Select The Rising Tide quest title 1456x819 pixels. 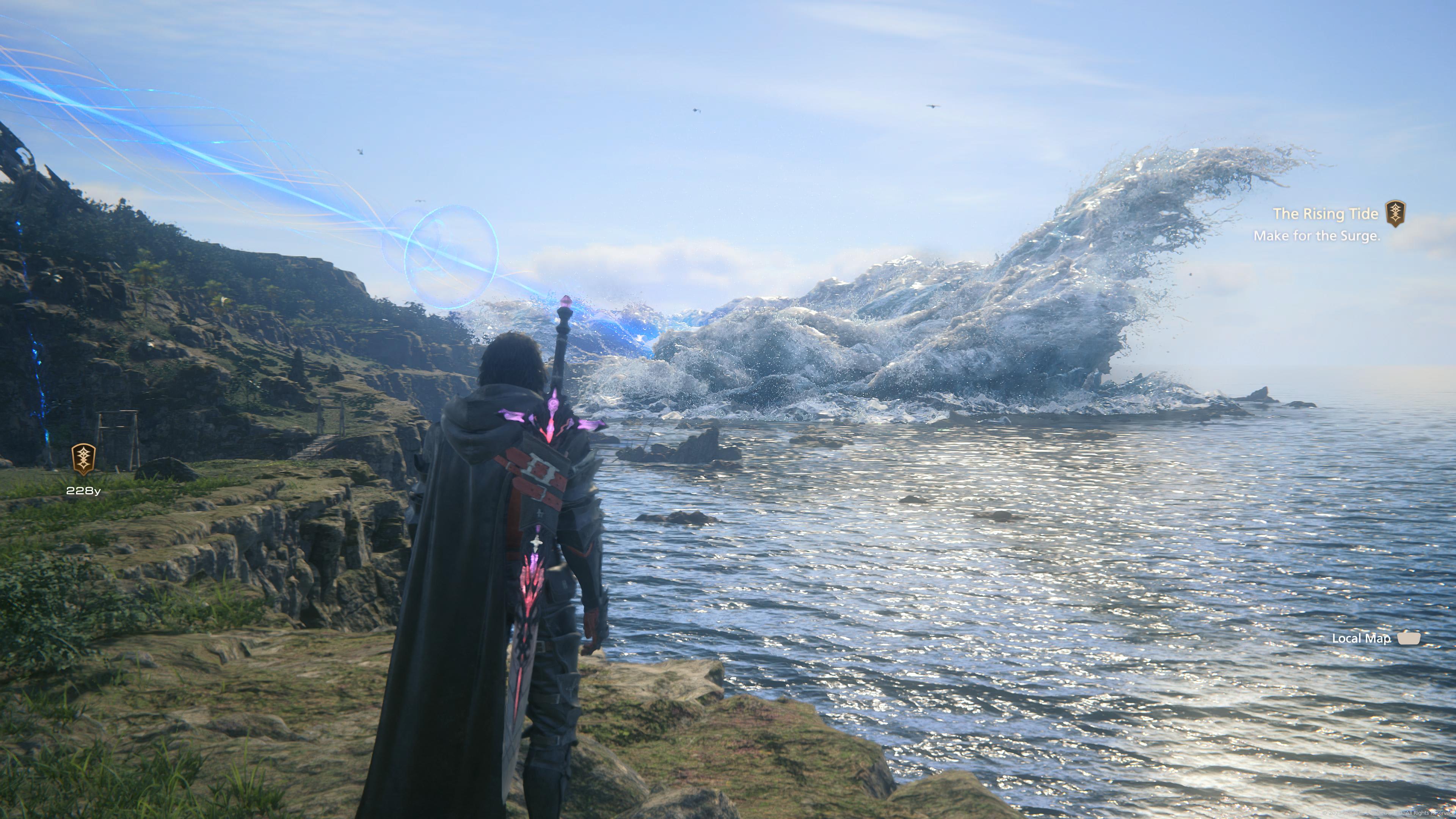pos(1325,213)
